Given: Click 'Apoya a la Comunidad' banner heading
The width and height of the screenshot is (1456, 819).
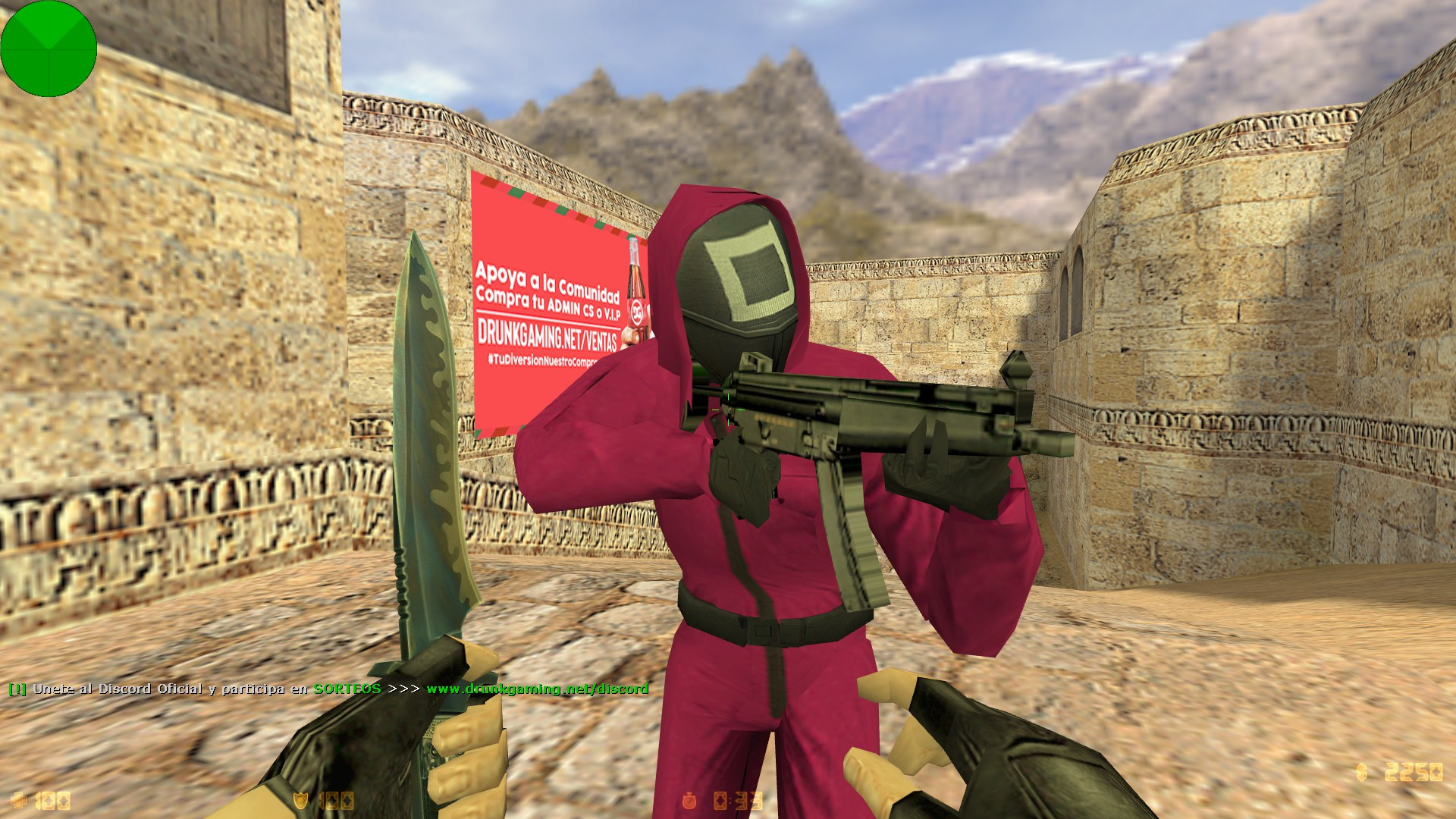Looking at the screenshot, I should click(x=548, y=278).
